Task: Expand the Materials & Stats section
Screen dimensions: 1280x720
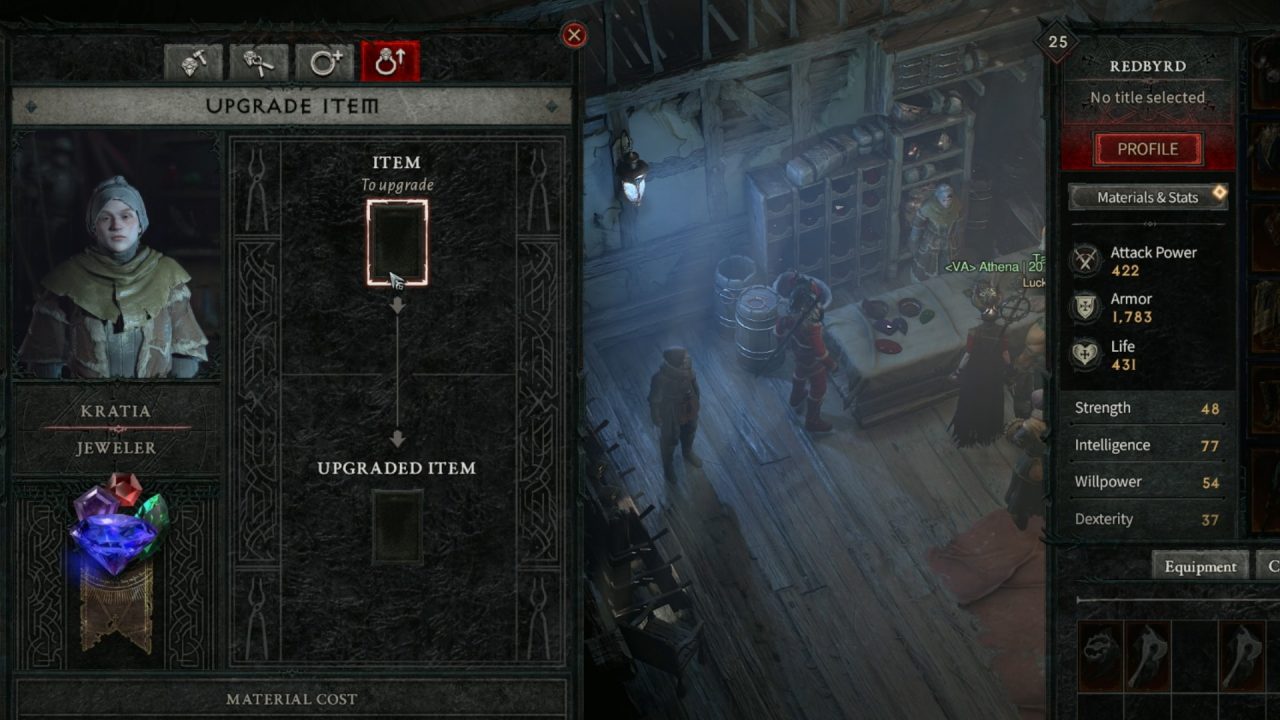Action: (1146, 197)
